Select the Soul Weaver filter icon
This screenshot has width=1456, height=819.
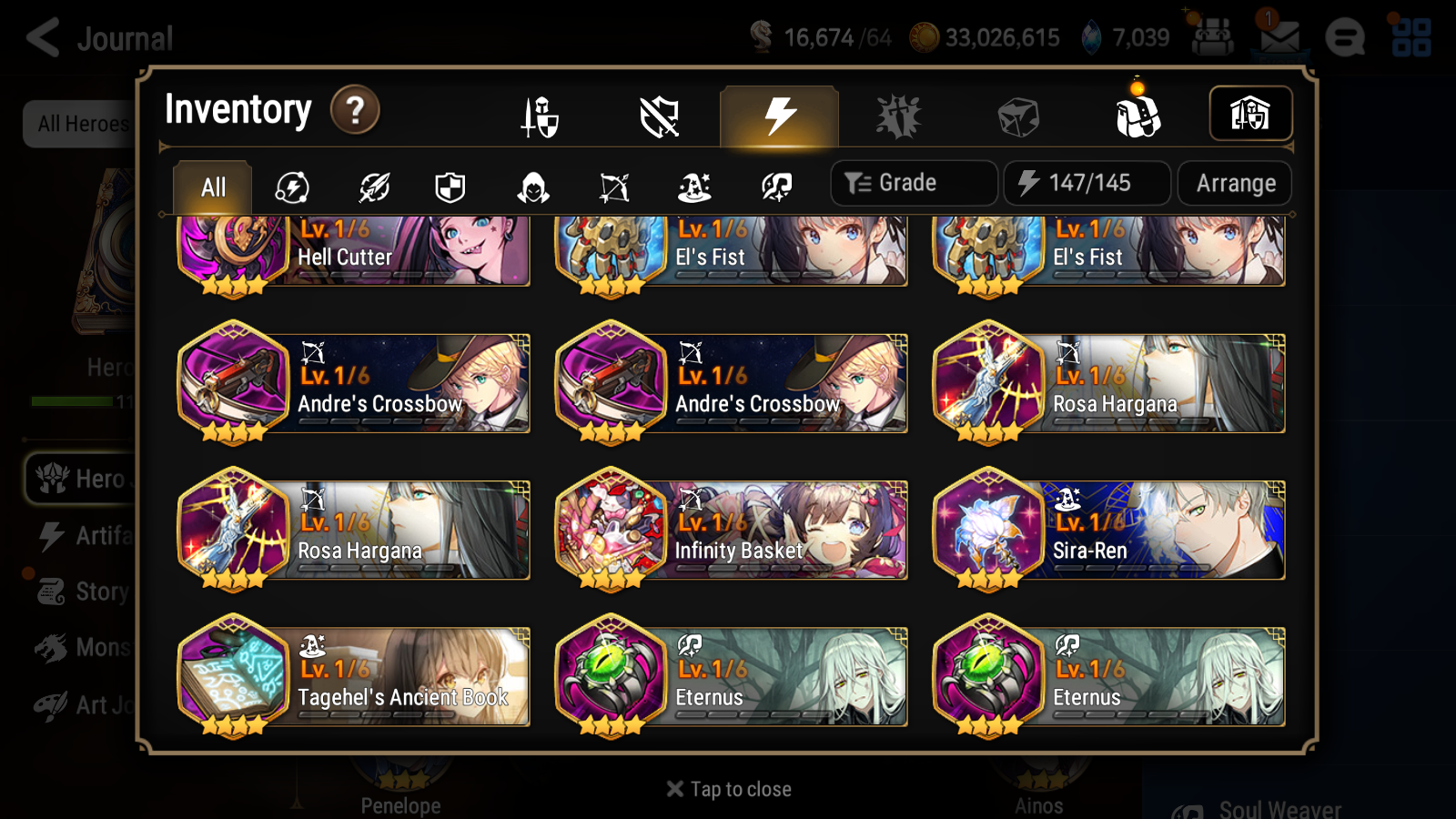click(x=774, y=187)
